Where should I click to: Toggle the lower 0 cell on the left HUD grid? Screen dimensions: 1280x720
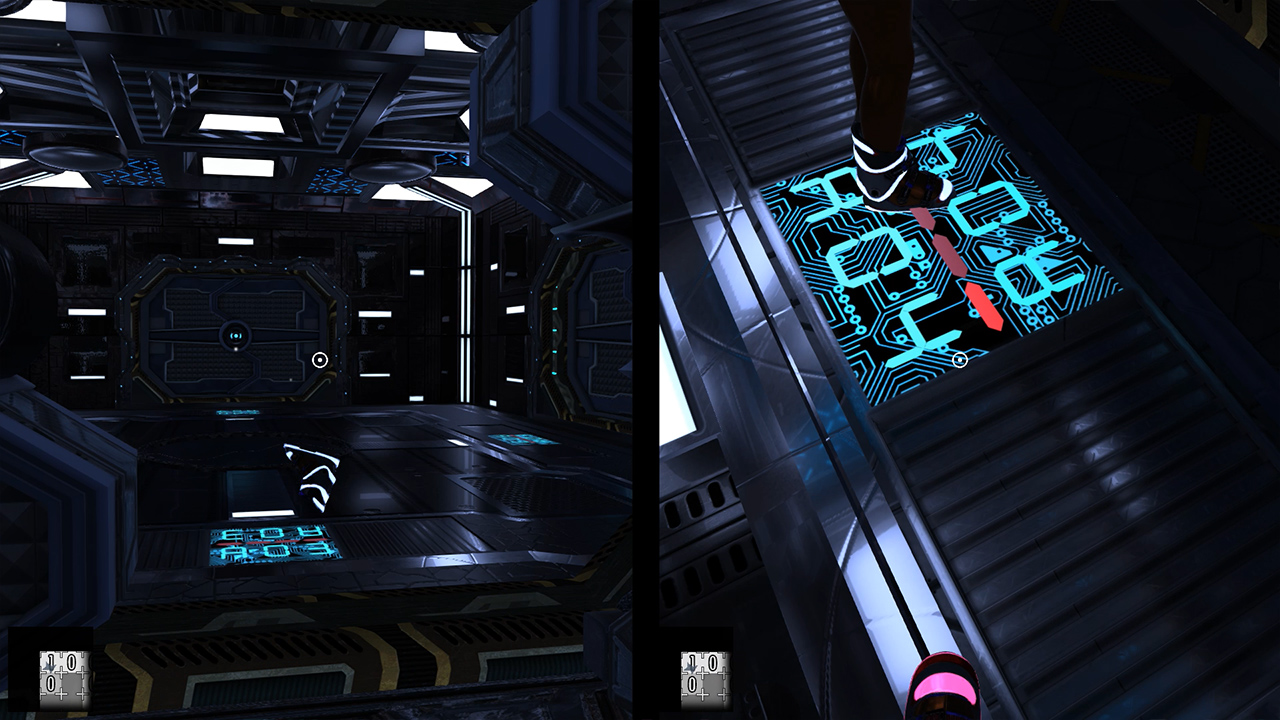click(50, 683)
